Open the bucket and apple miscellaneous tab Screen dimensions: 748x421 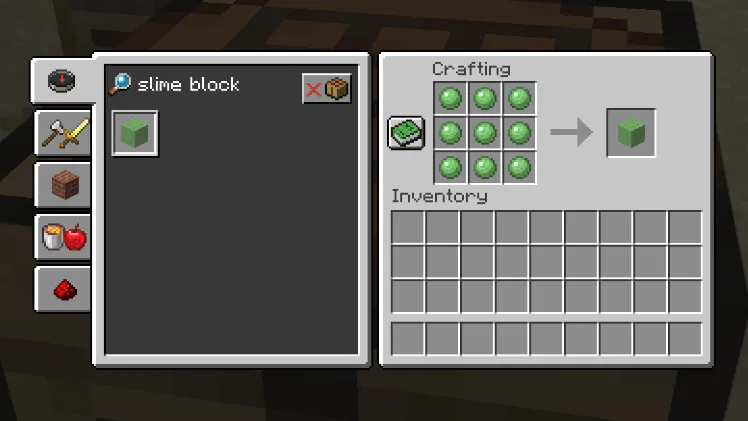pyautogui.click(x=62, y=237)
